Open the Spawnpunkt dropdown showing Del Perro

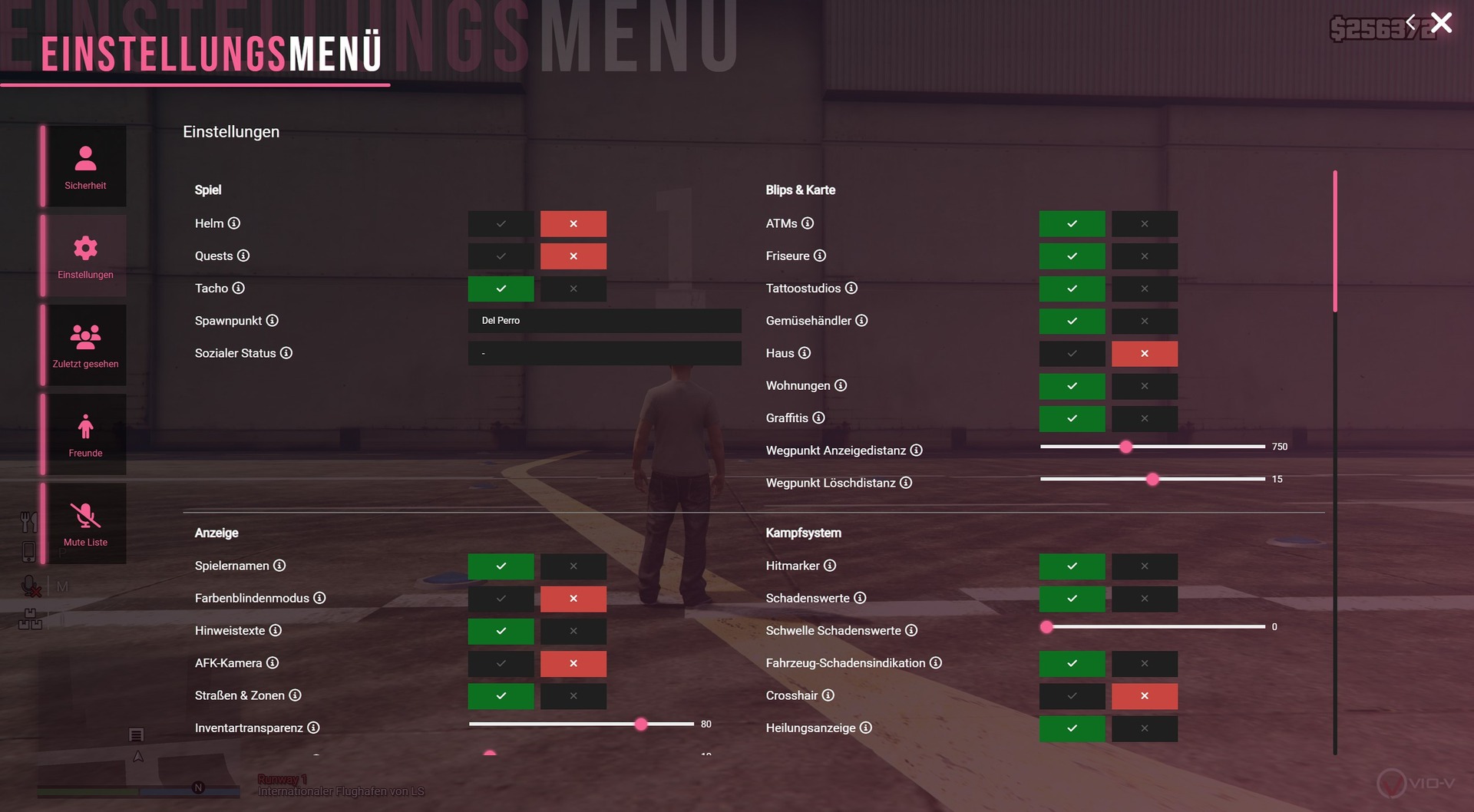click(x=604, y=321)
